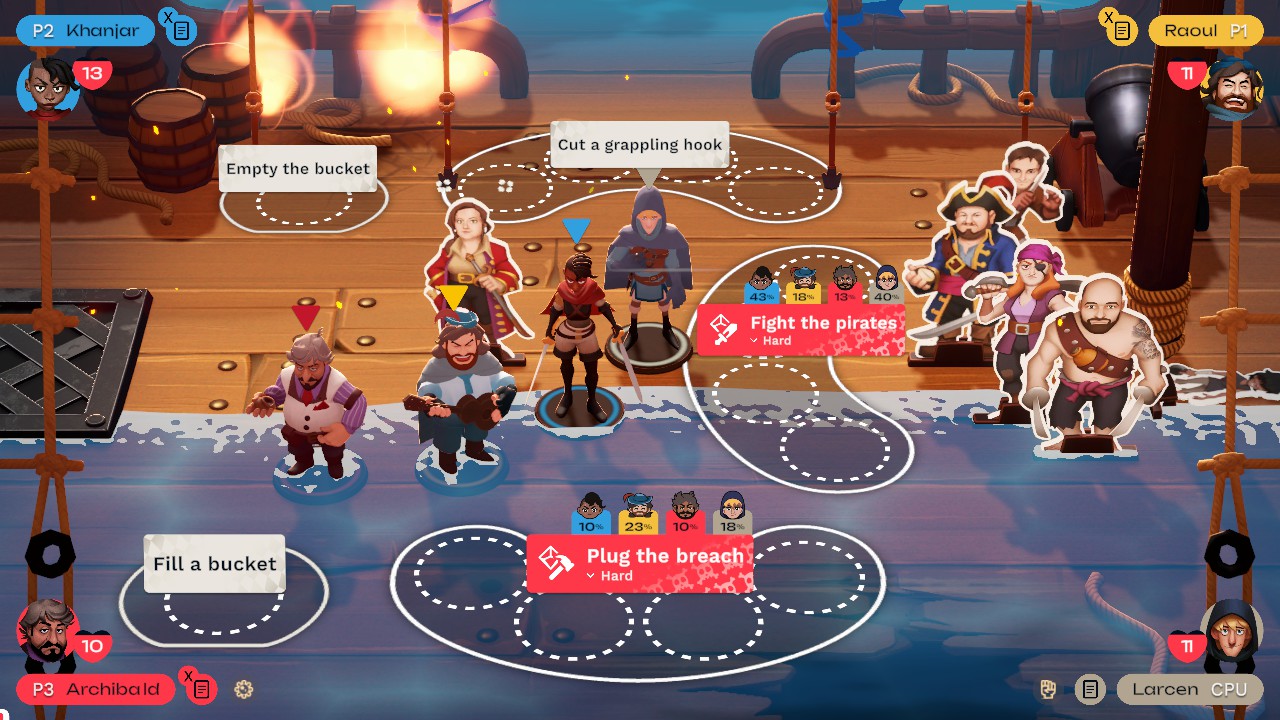This screenshot has height=720, width=1280.
Task: Open Raoul's notebook icon
Action: pos(1122,31)
